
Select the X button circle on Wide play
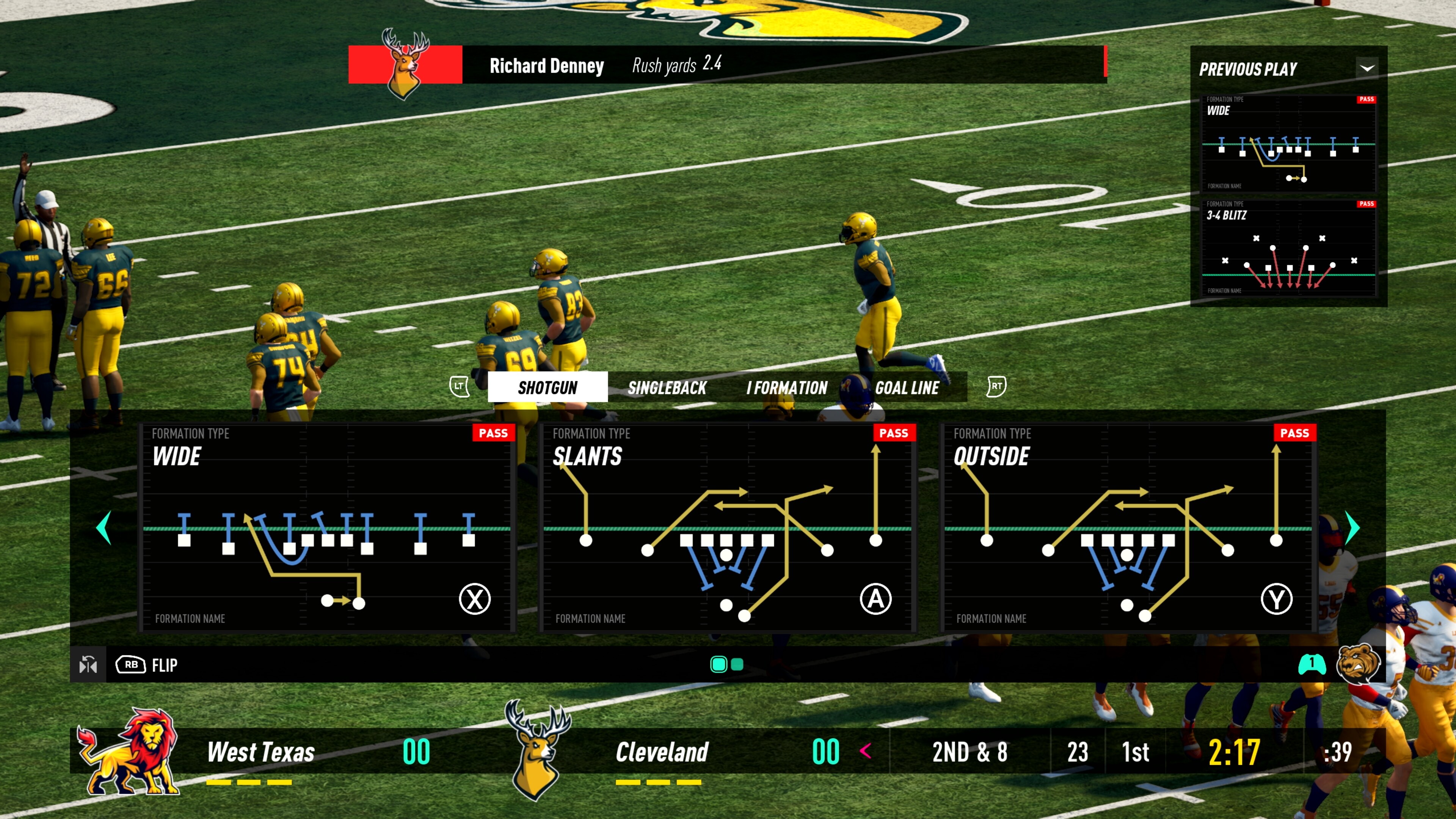475,599
